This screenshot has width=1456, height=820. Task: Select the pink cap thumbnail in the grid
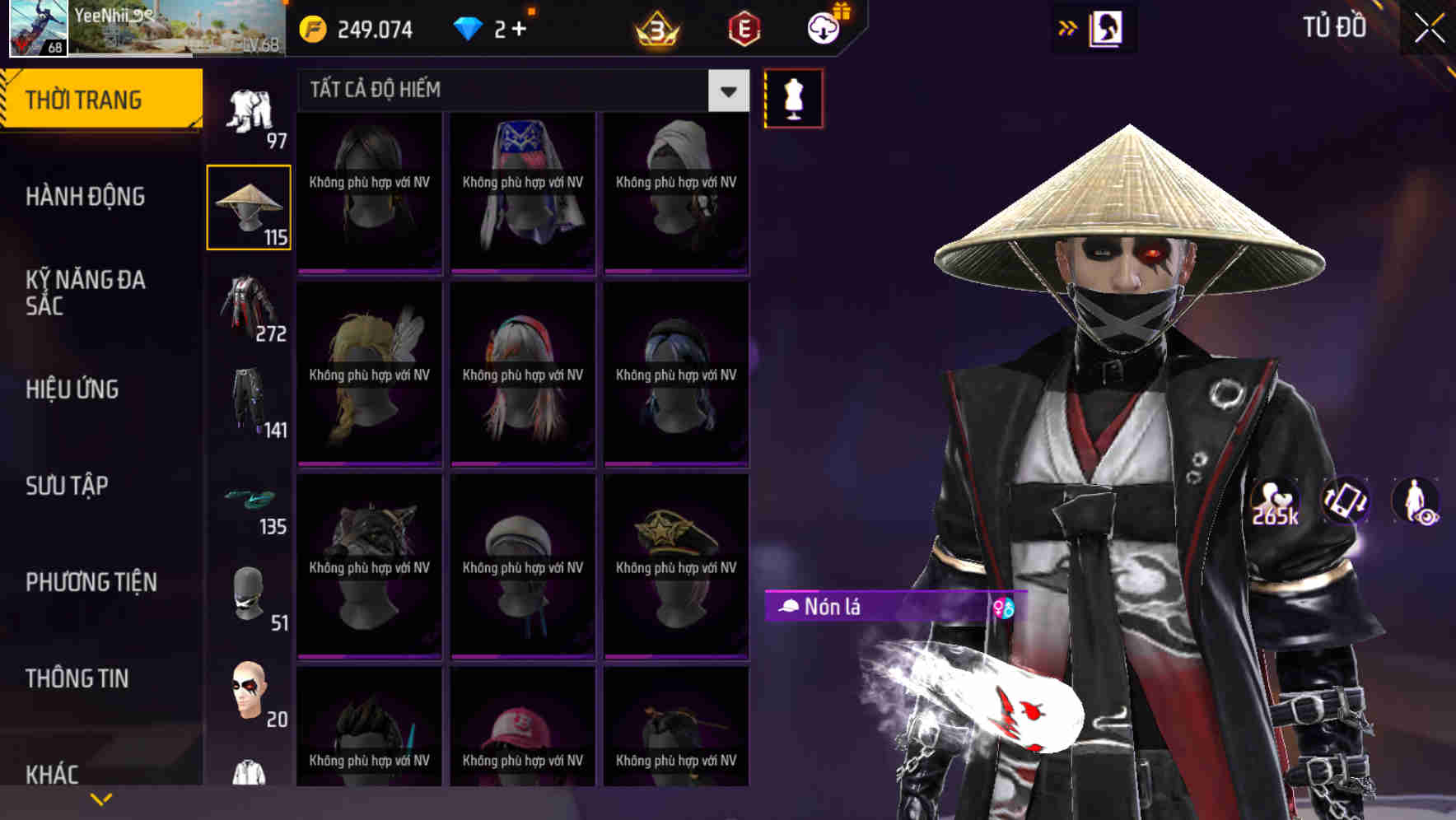click(522, 724)
